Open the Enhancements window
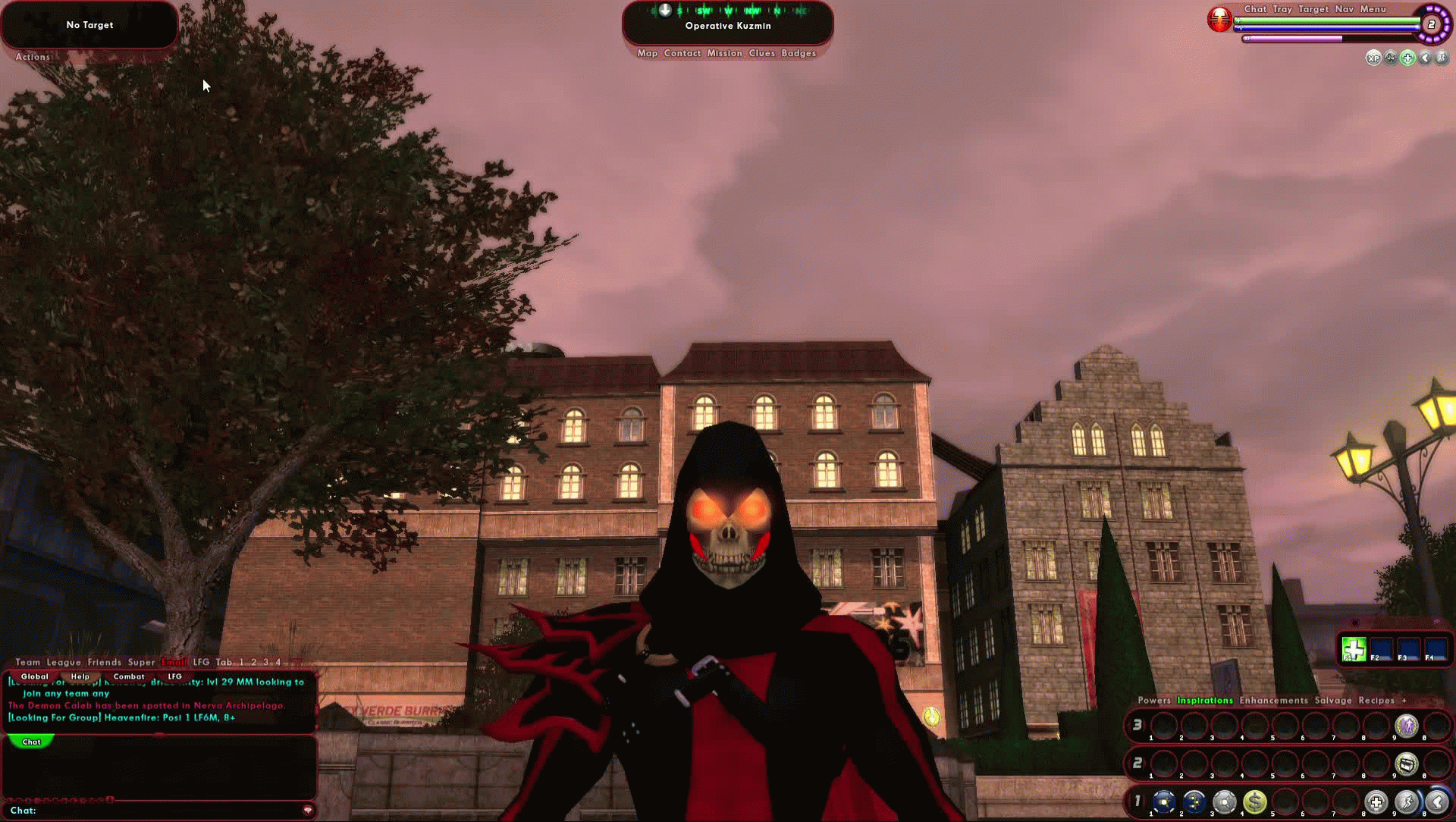 (1273, 701)
